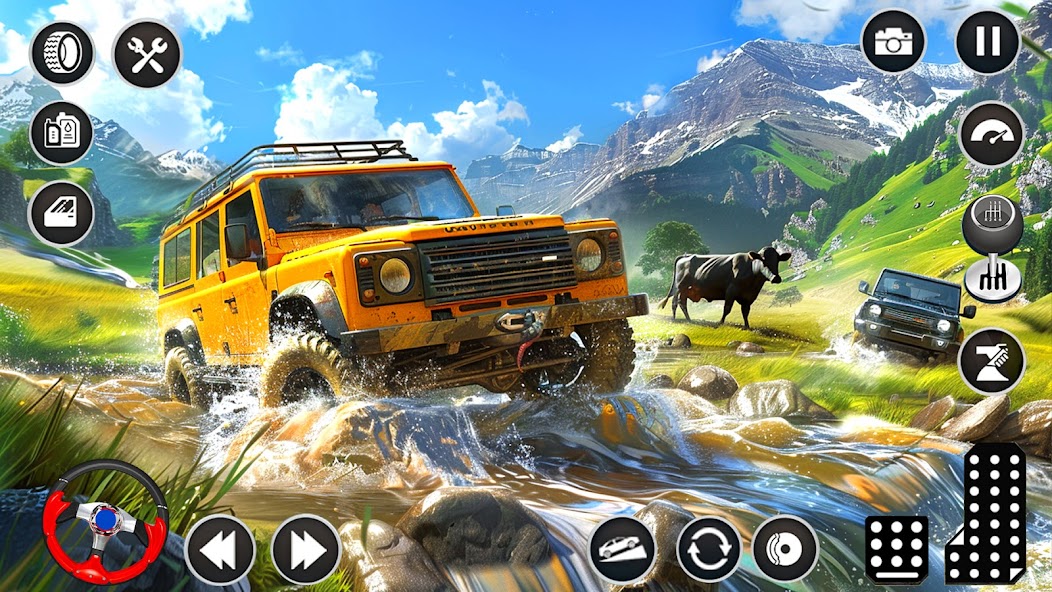Viewport: 1052px width, 592px height.
Task: Hit the wide brake pedal
Action: click(x=896, y=549)
